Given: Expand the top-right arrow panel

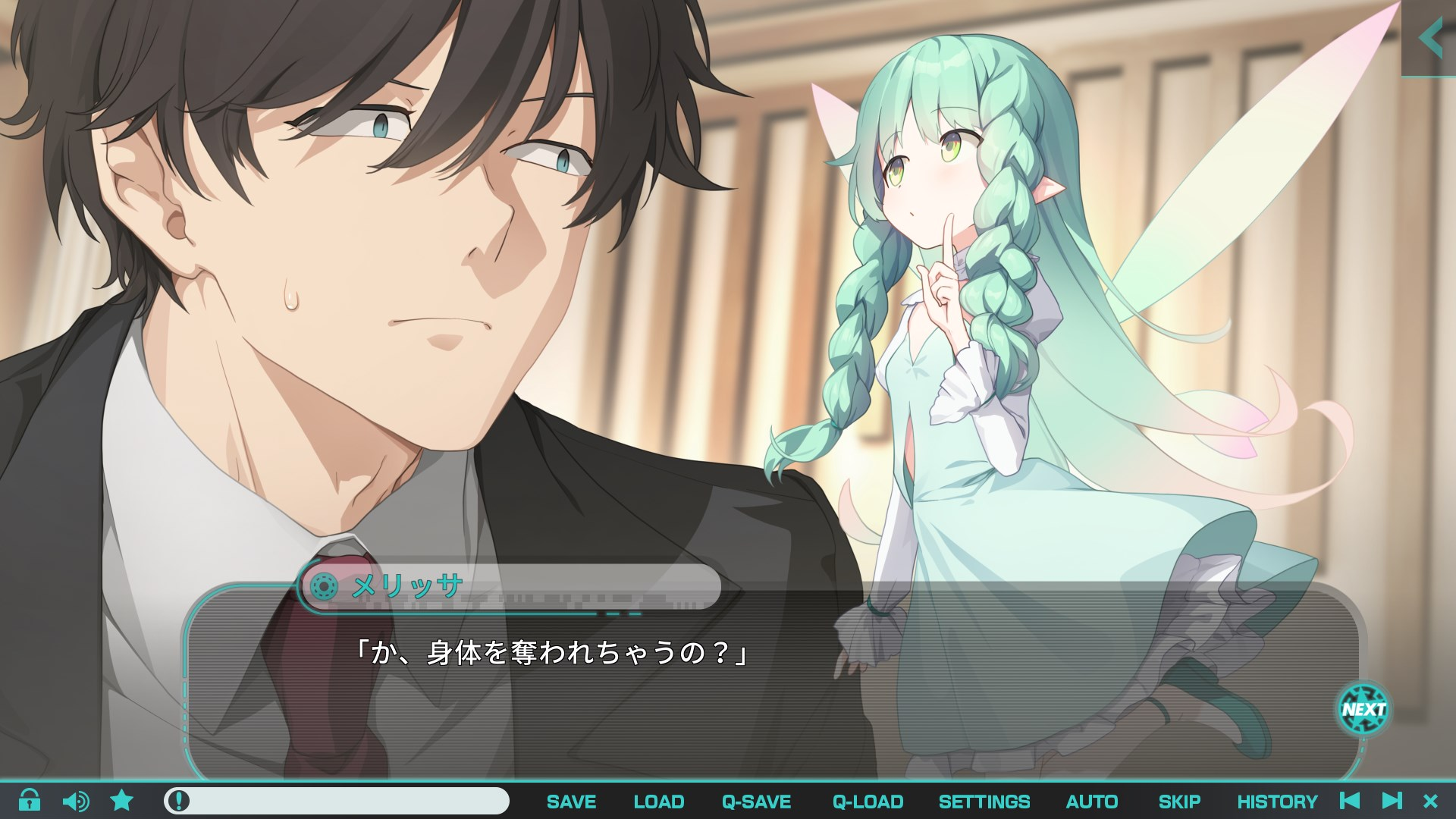Looking at the screenshot, I should 1429,38.
